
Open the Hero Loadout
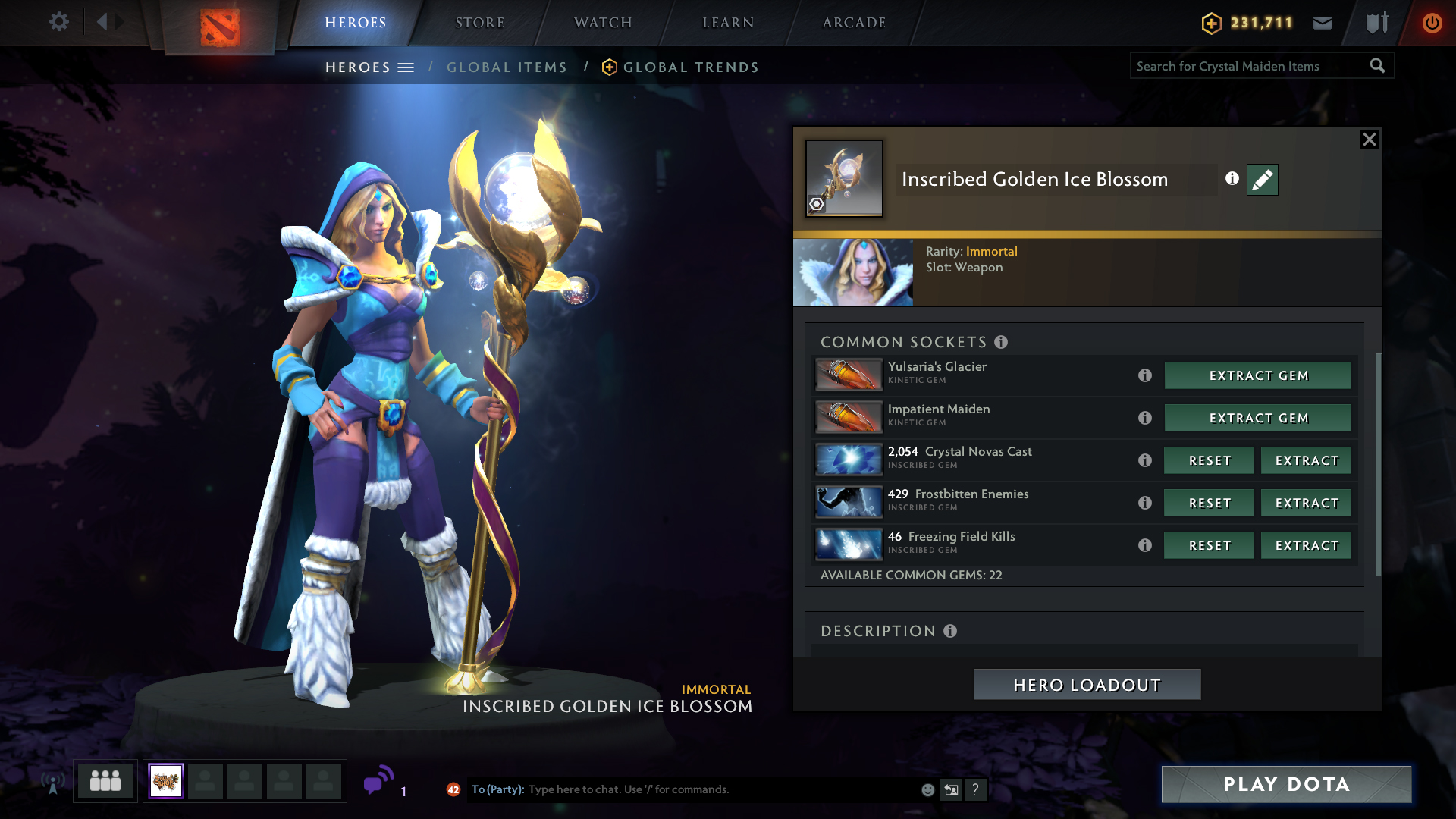point(1087,685)
